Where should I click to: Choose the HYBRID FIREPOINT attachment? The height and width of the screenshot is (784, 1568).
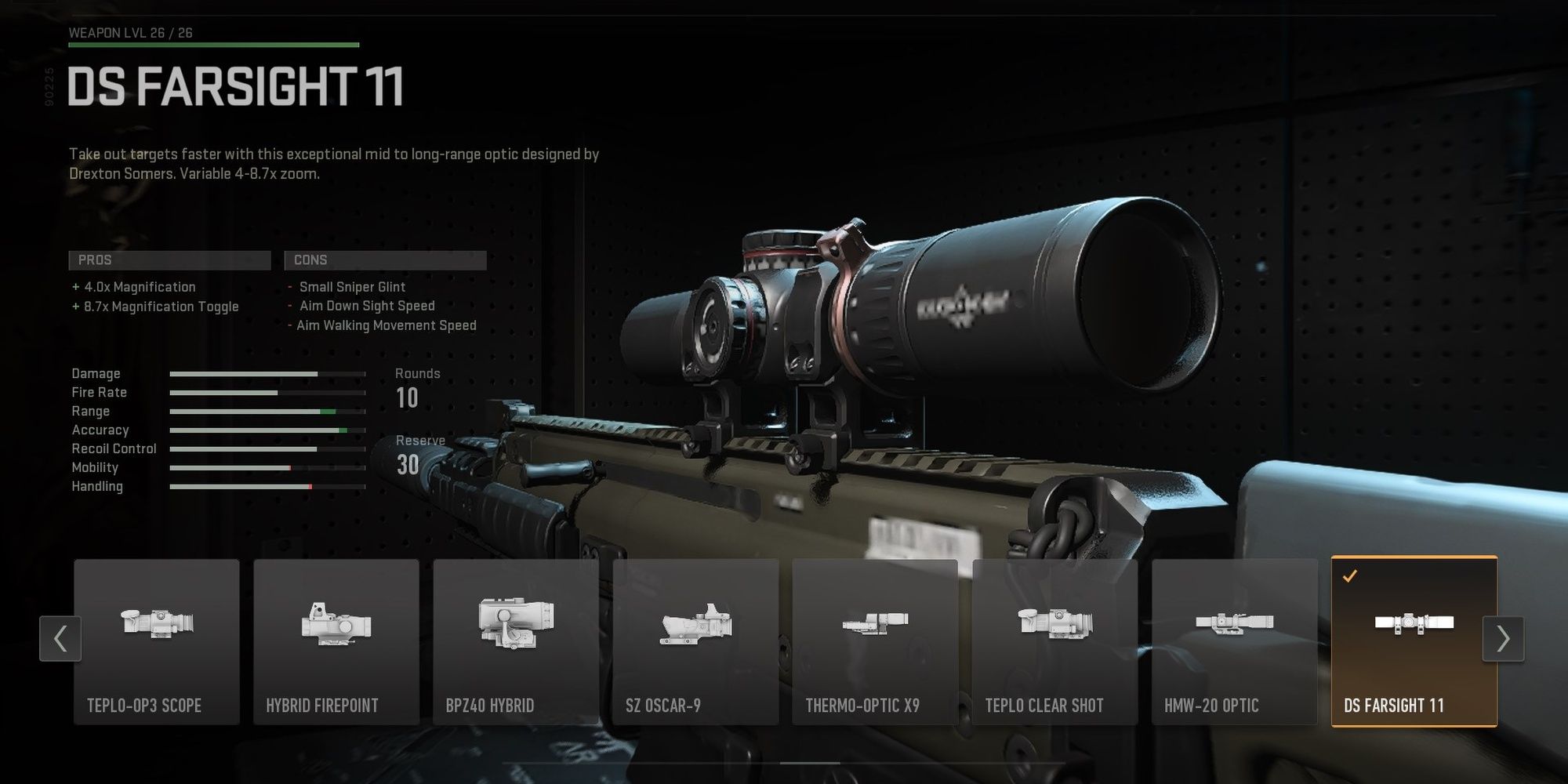click(x=336, y=641)
